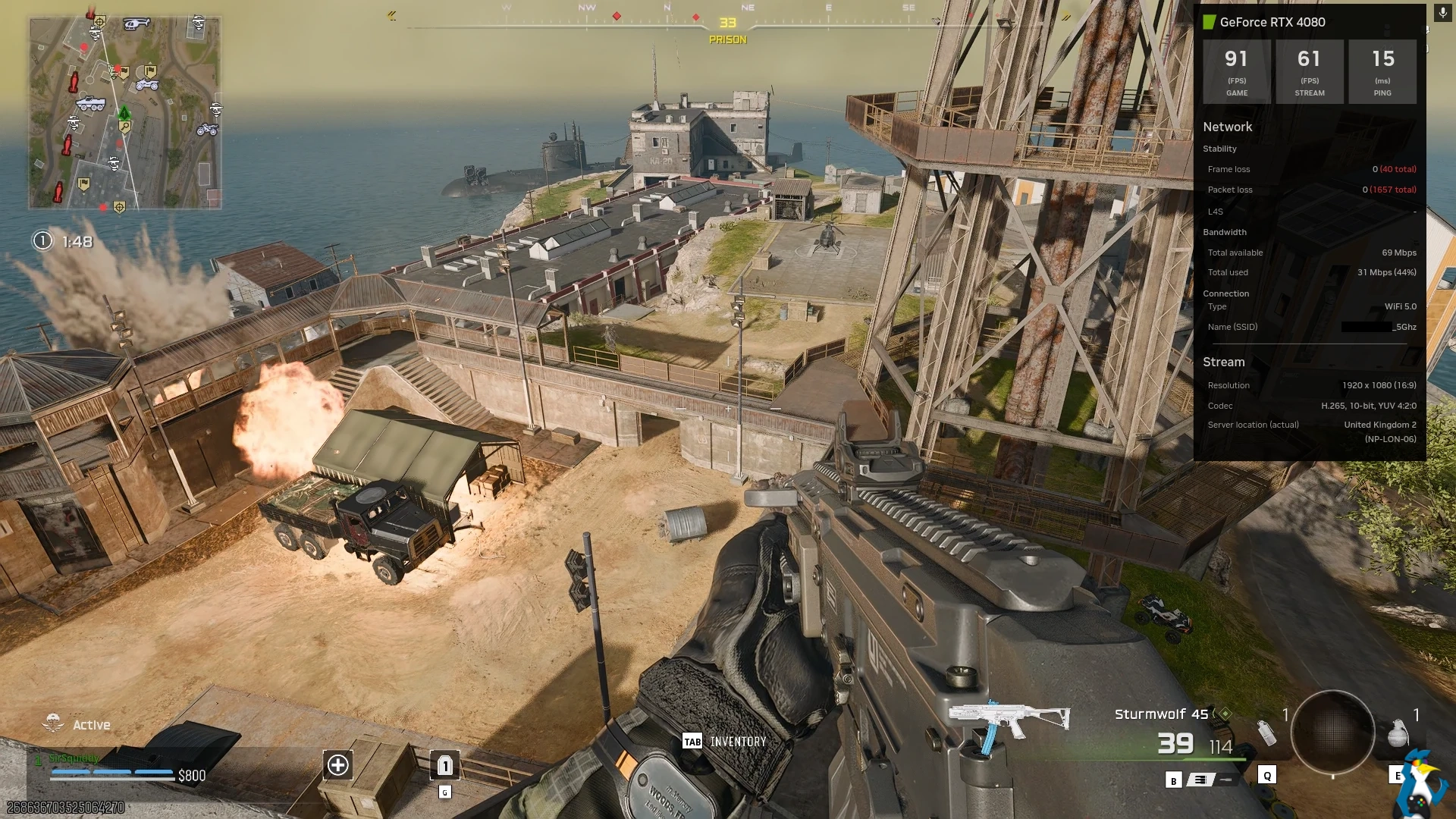
Task: Click the microphone icon in the overlay
Action: [1442, 13]
